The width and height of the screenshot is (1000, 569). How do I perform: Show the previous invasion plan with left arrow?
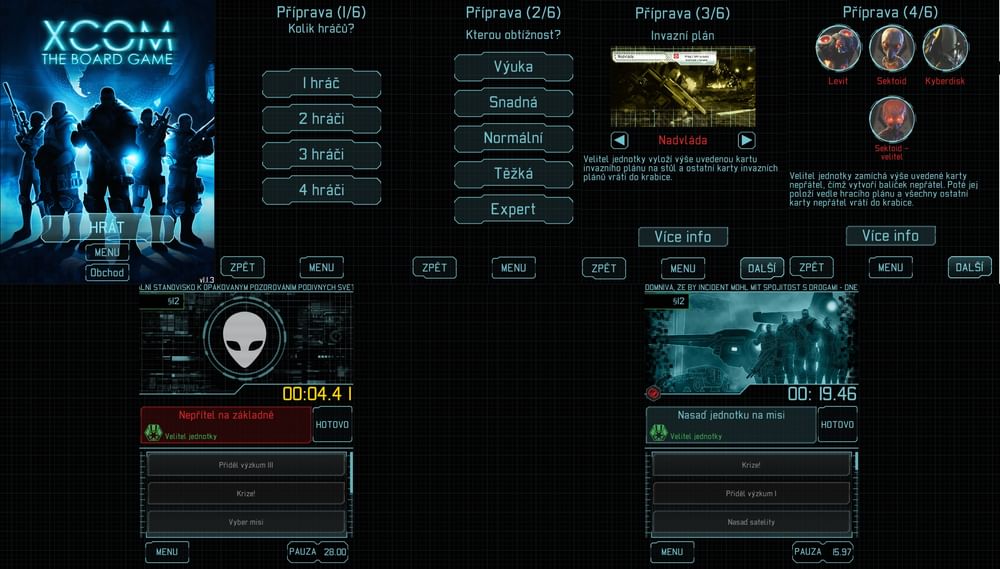coord(620,141)
